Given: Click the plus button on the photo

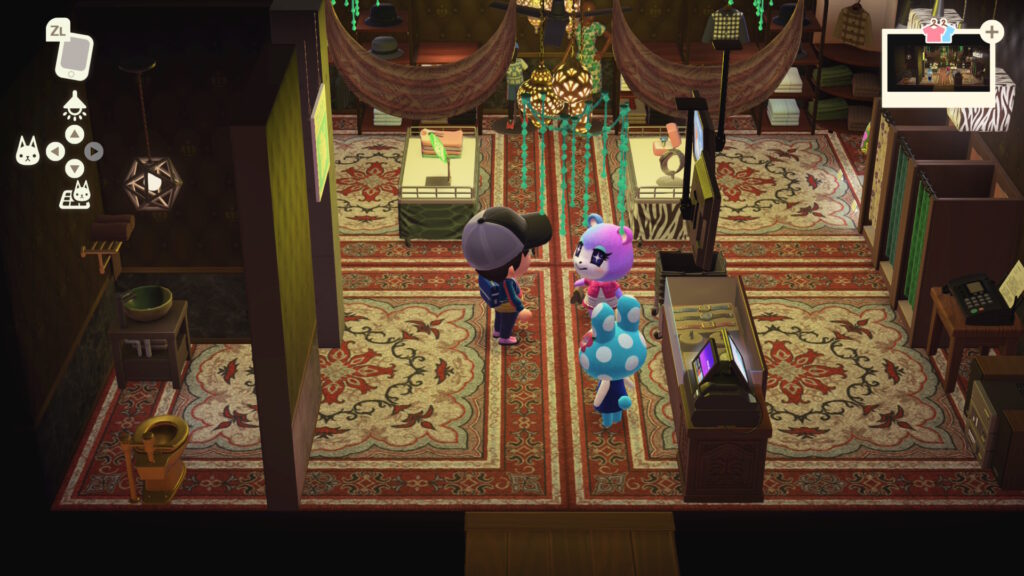Looking at the screenshot, I should 991,32.
